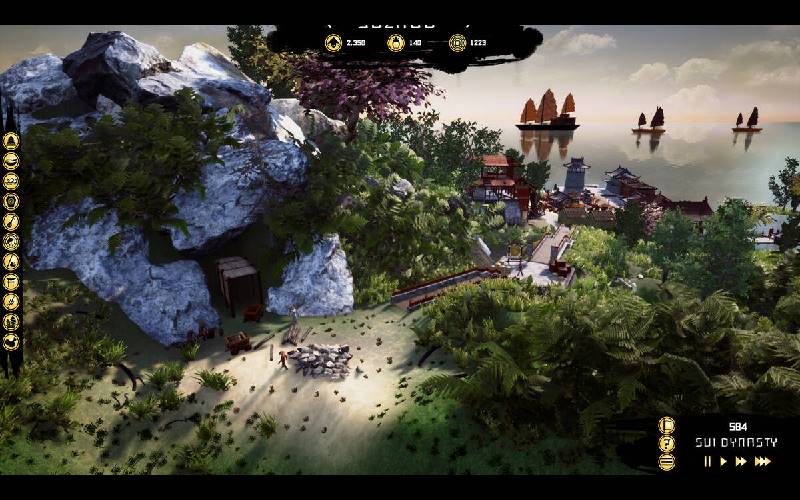This screenshot has height=500, width=800.
Task: Switch to double fast-forward speed
Action: click(x=741, y=461)
